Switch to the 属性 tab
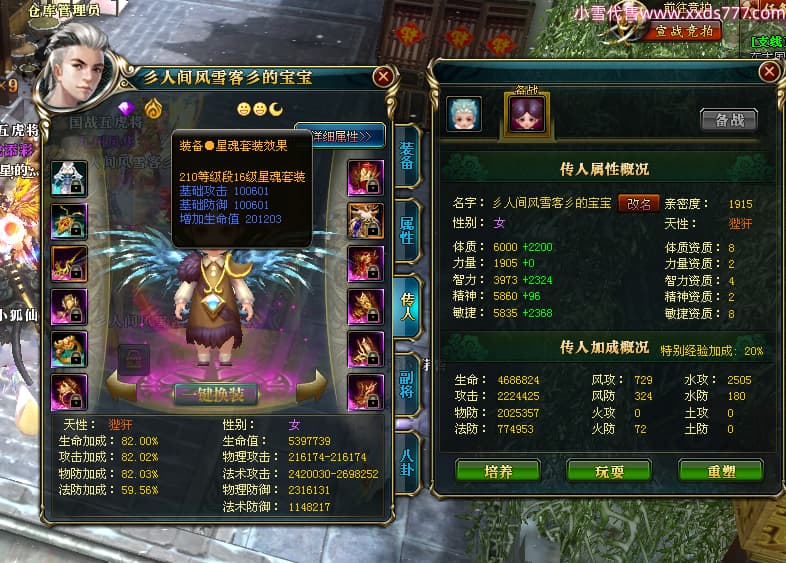786x563 pixels. (407, 230)
